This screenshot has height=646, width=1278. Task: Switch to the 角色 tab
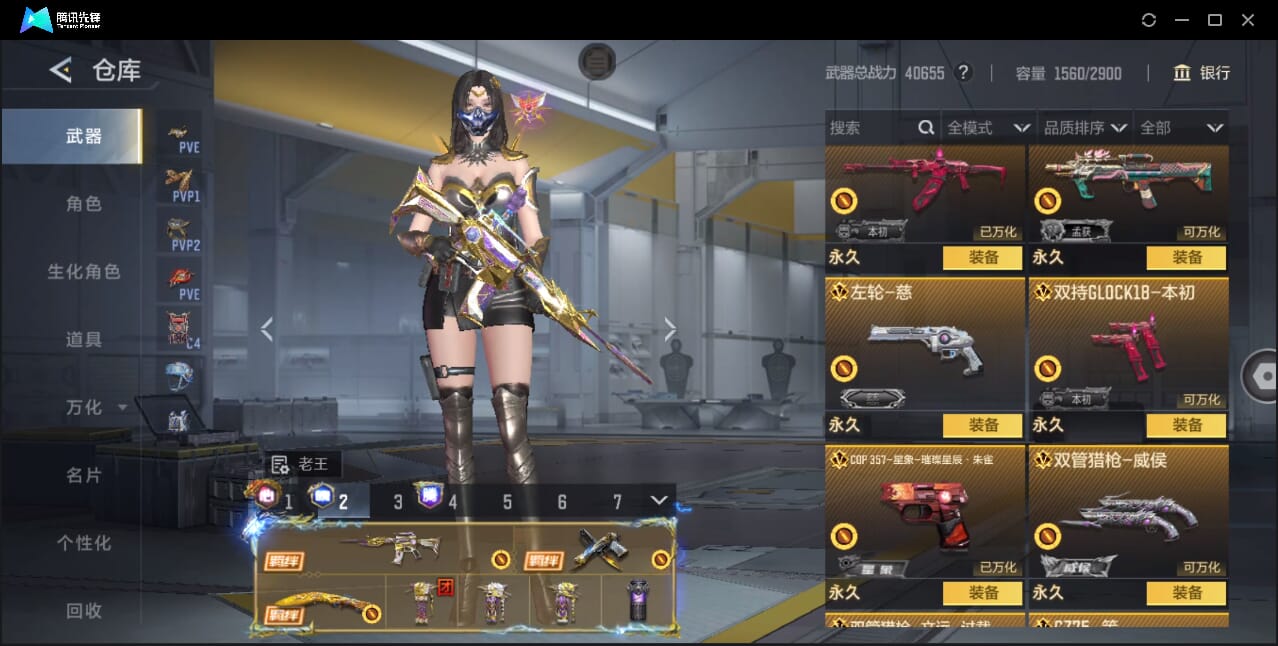coord(84,204)
